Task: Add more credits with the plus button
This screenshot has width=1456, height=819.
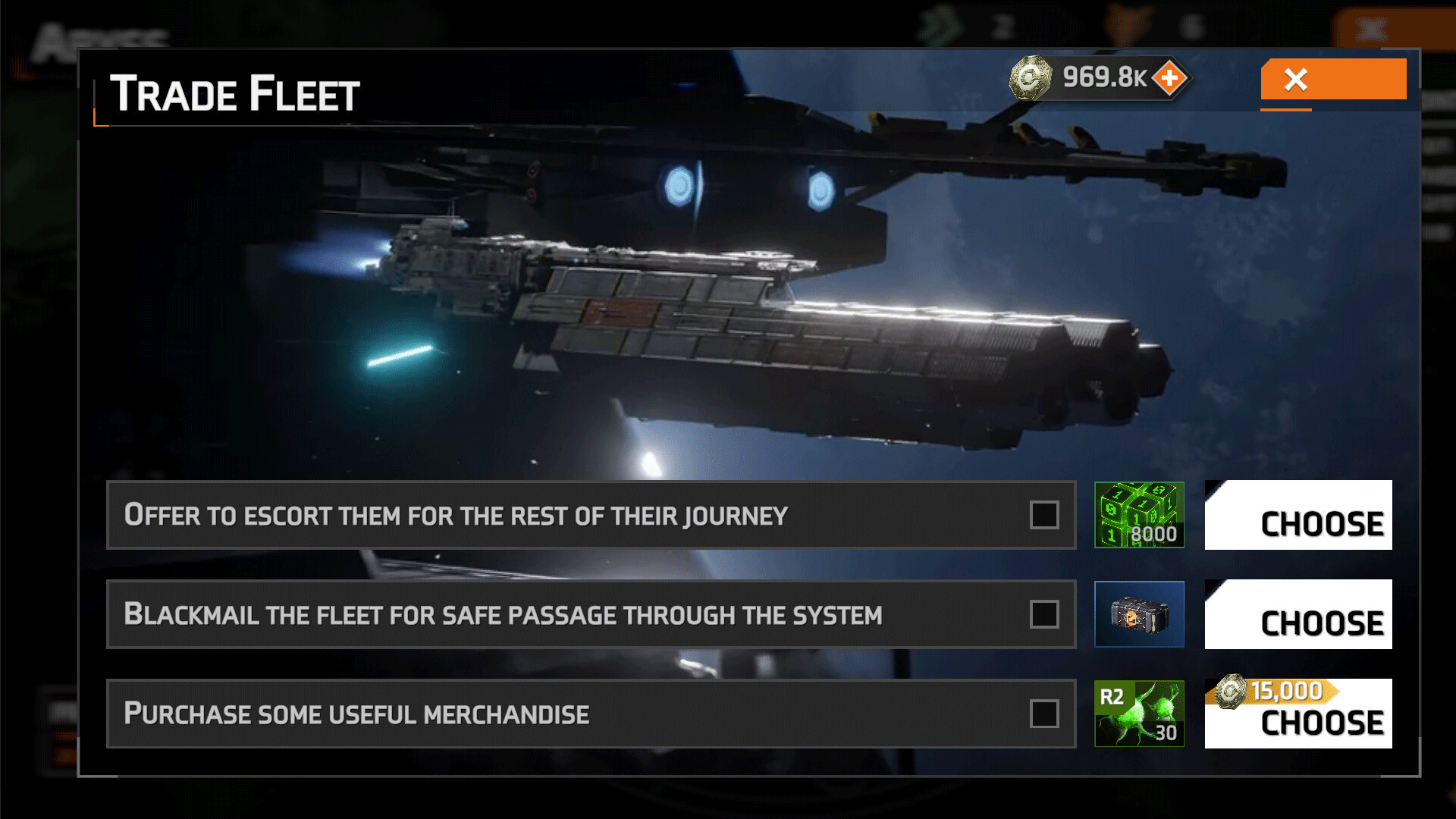Action: (1169, 77)
